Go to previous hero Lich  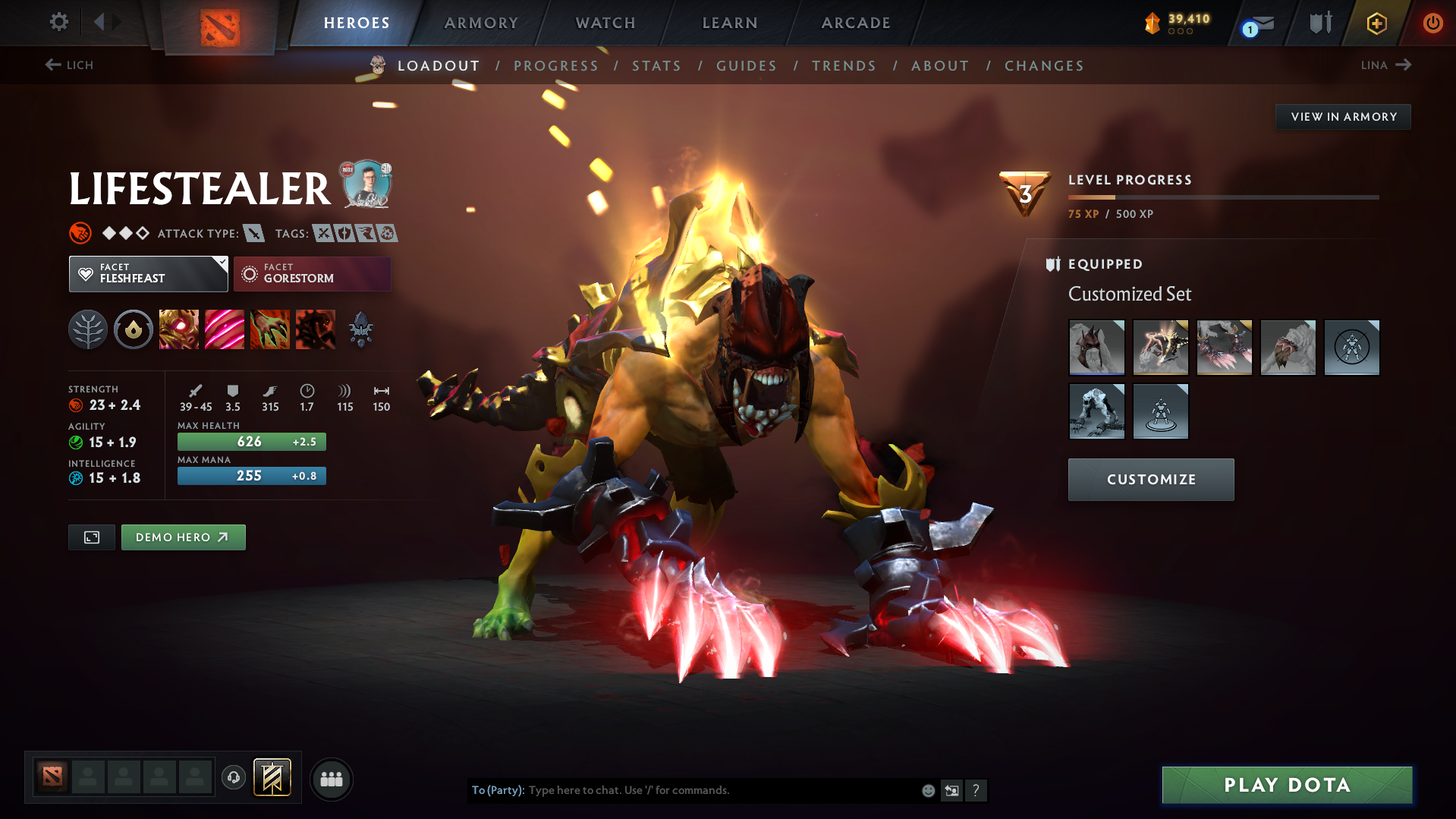pos(69,65)
